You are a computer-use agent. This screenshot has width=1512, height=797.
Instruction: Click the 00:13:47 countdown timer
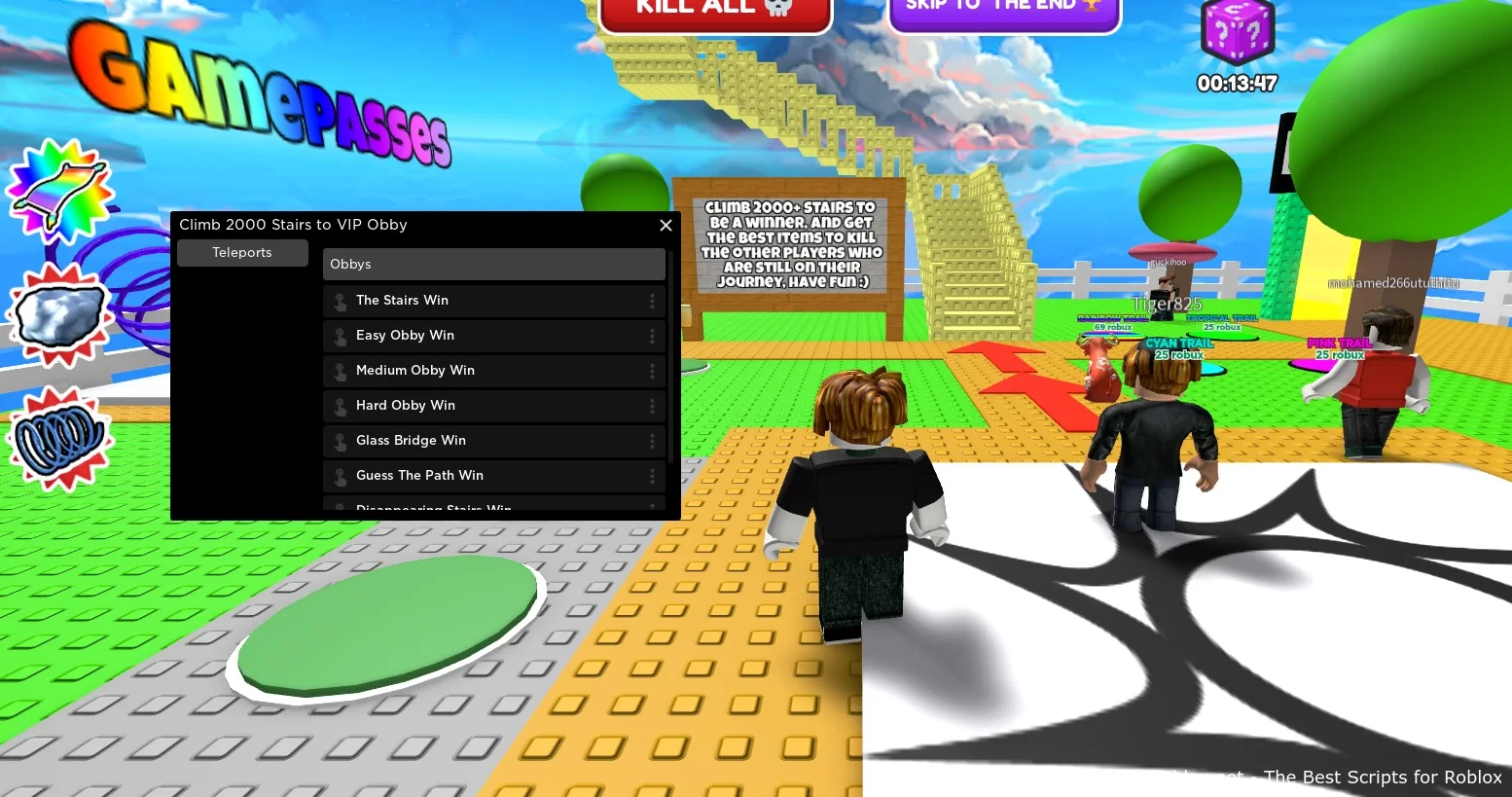coord(1237,84)
